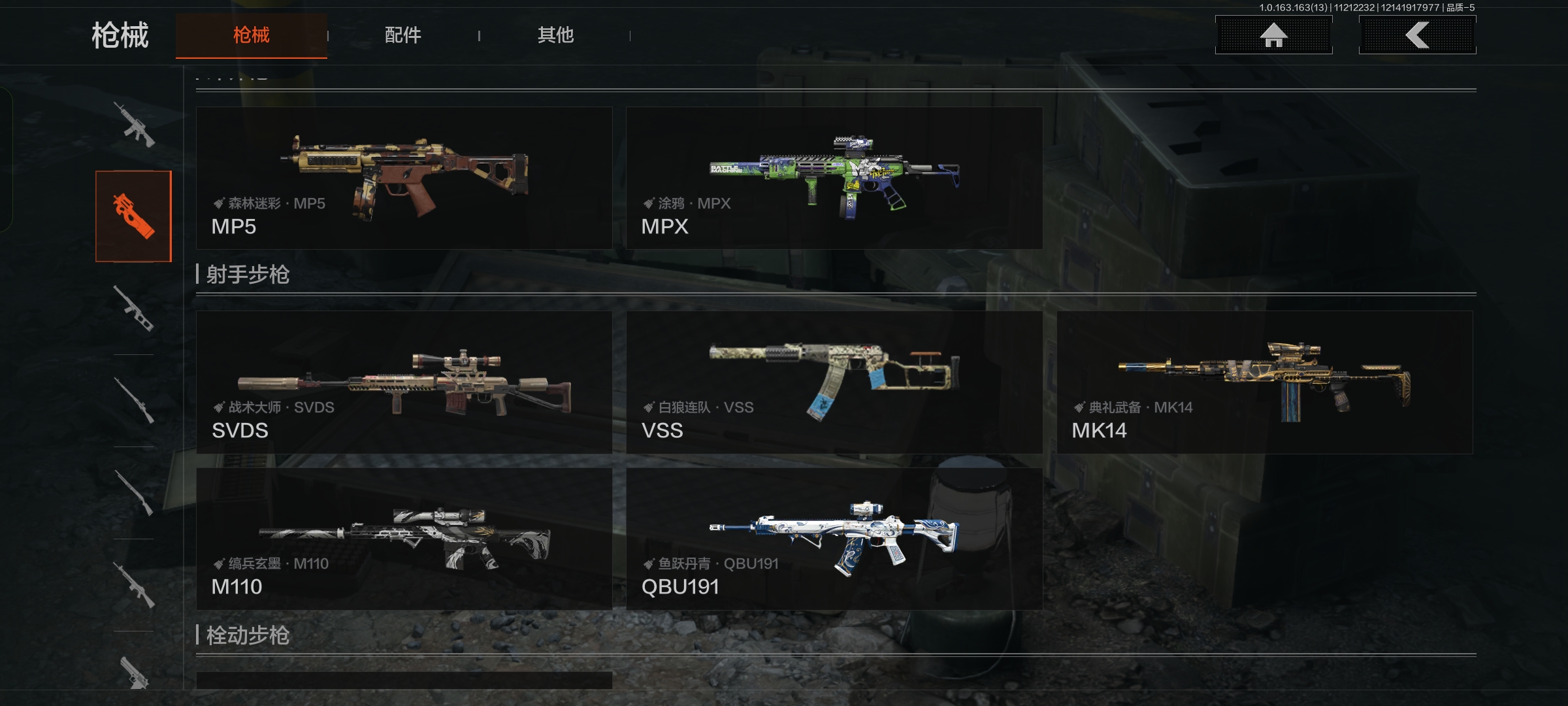Select the QBU191 blue-white skin card
Screen dimensions: 1568x706
[834, 539]
